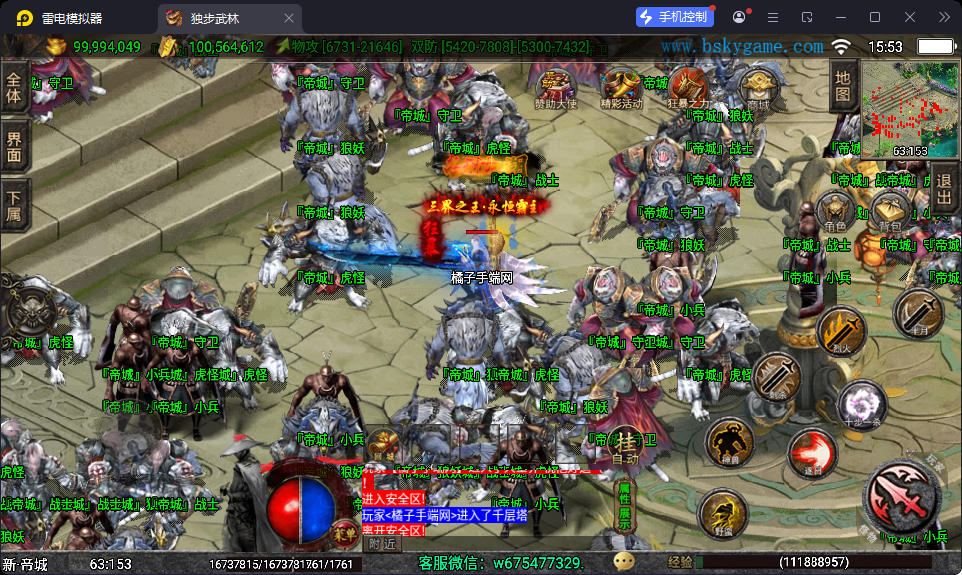This screenshot has height=575, width=962.
Task: Open the 精彩活动 events icon
Action: (620, 86)
